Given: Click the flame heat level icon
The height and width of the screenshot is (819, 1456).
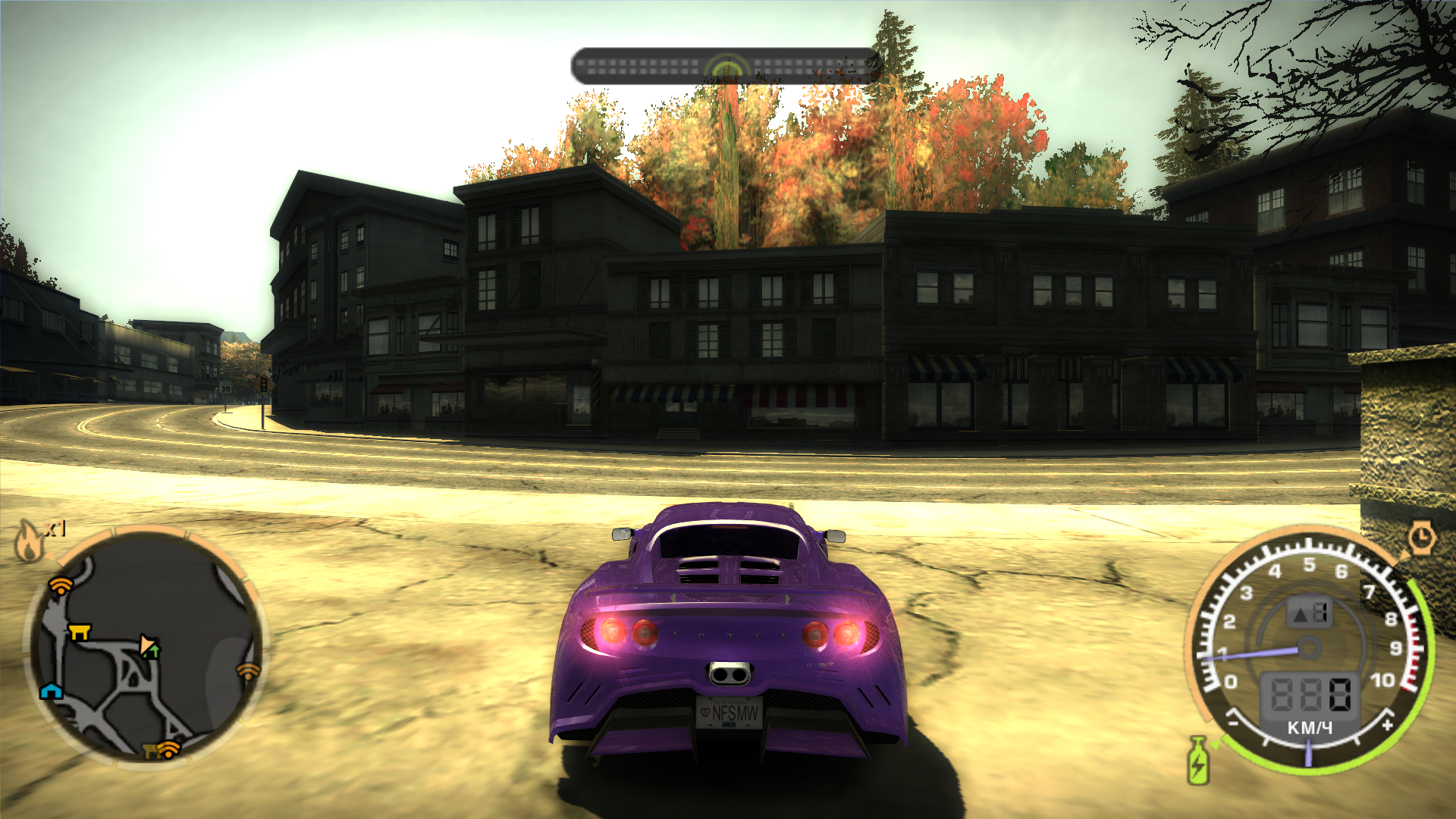Looking at the screenshot, I should coord(29,540).
